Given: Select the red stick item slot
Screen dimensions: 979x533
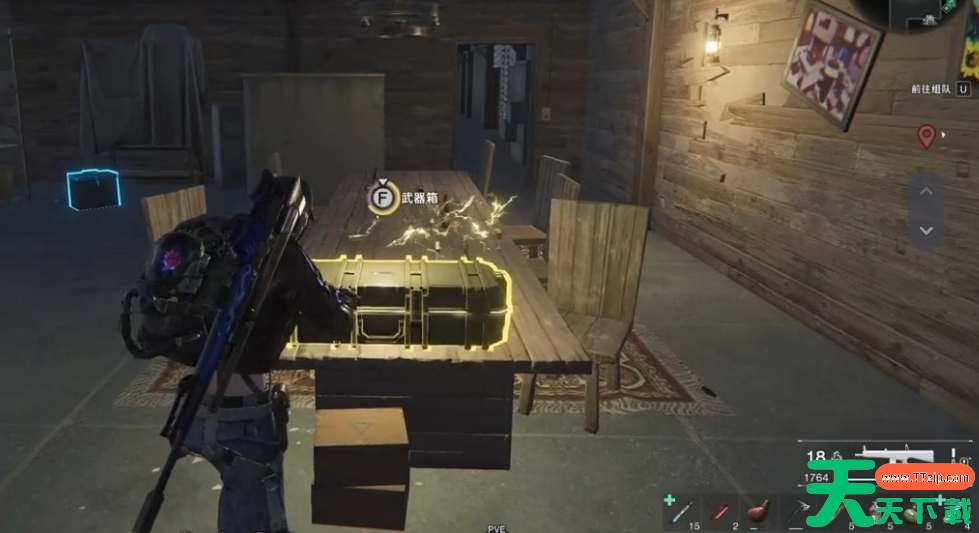Looking at the screenshot, I should (719, 512).
